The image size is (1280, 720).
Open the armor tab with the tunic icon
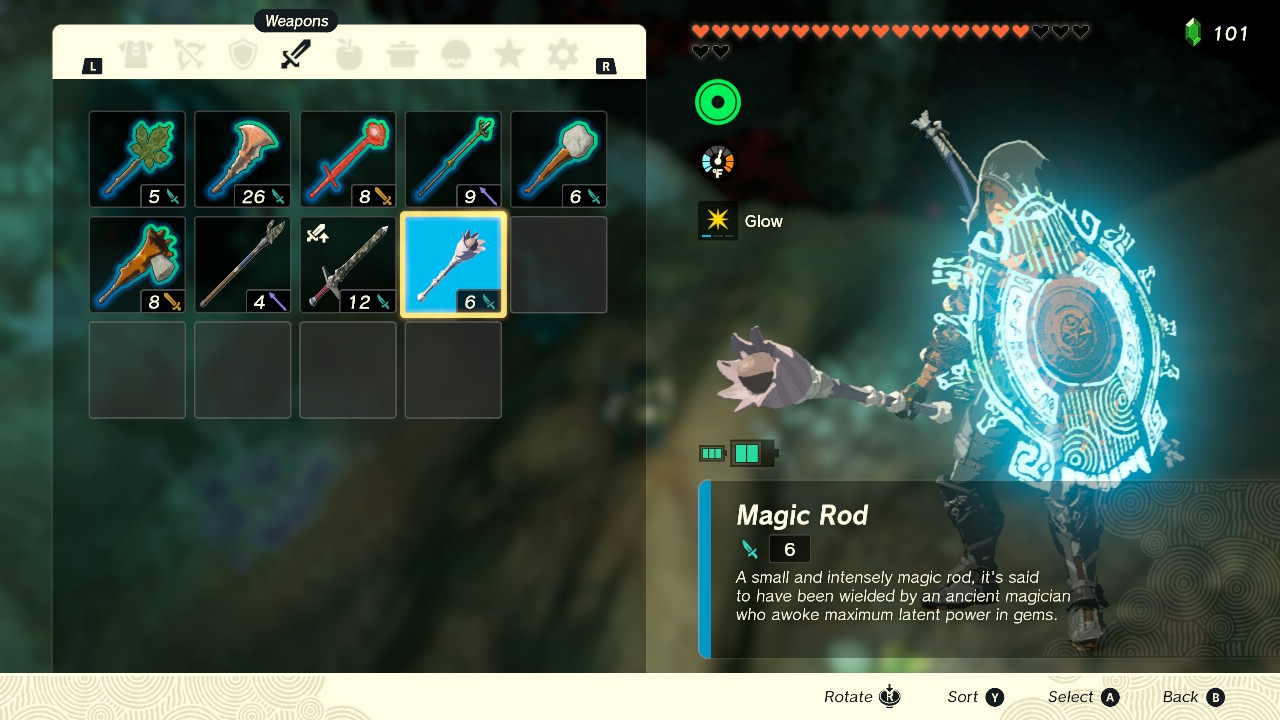tap(137, 54)
